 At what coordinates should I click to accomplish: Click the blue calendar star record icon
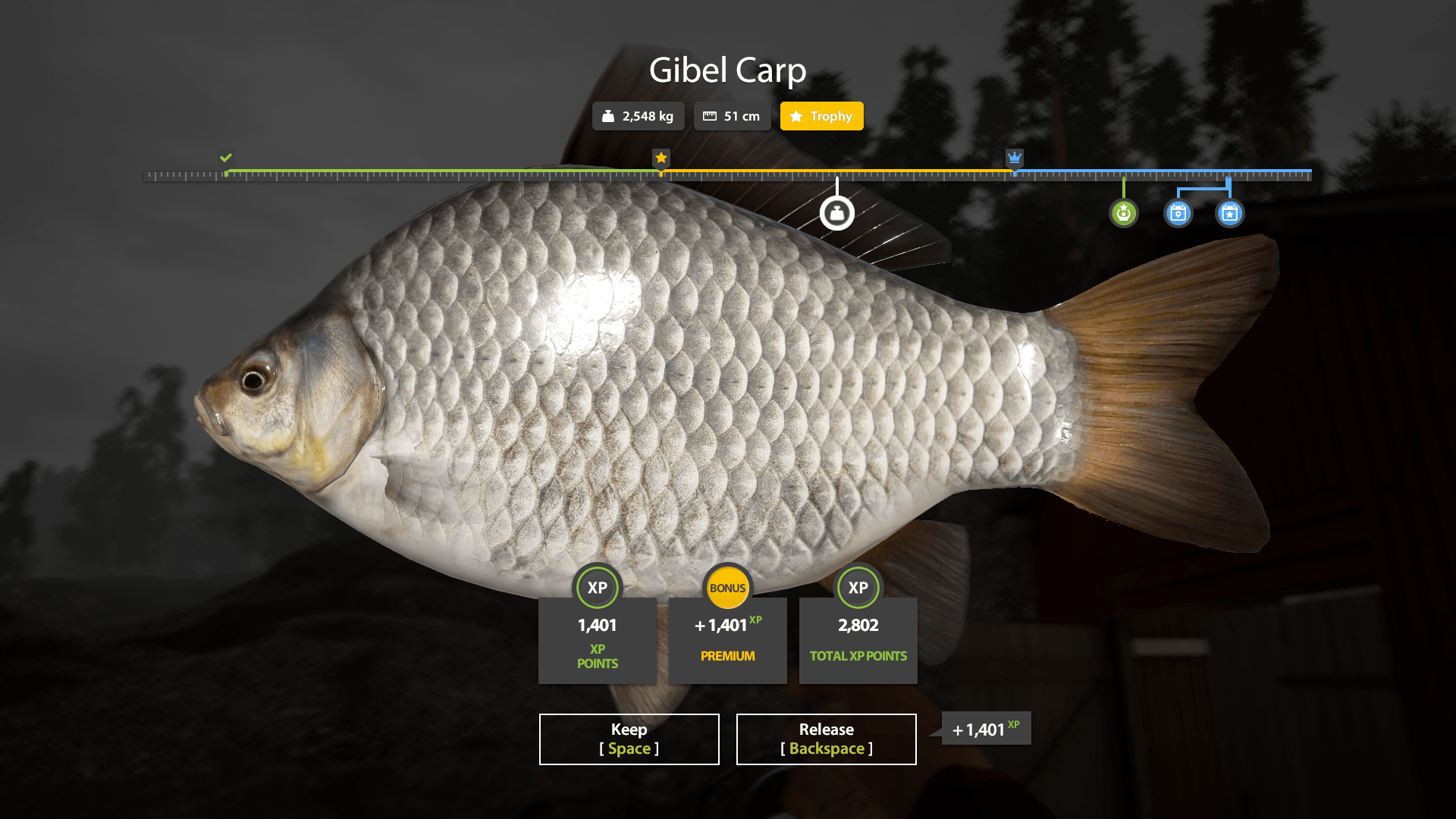1229,213
